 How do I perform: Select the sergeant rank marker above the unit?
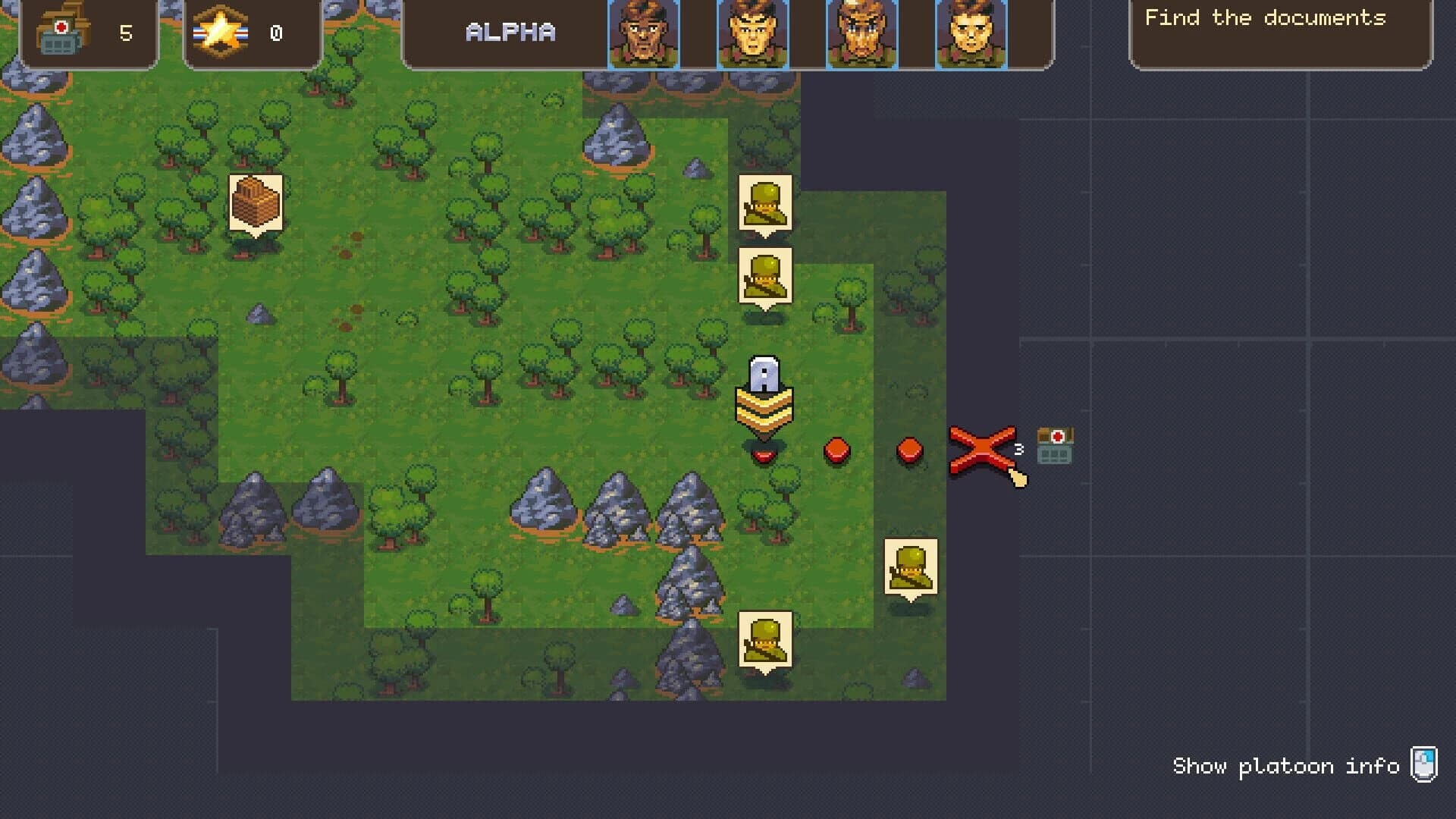point(766,398)
